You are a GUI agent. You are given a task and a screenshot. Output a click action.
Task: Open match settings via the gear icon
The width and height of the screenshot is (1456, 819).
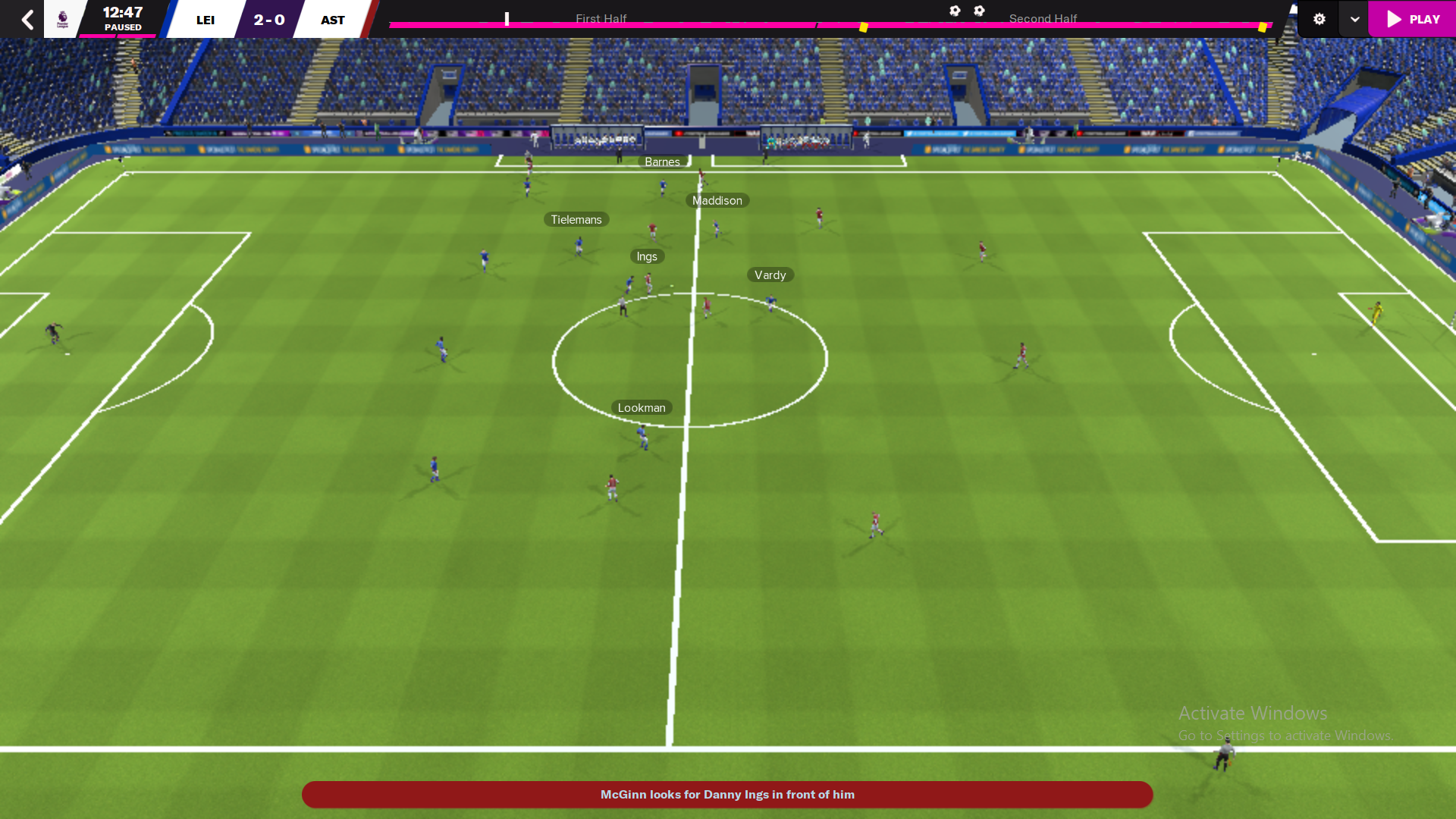pos(1319,19)
